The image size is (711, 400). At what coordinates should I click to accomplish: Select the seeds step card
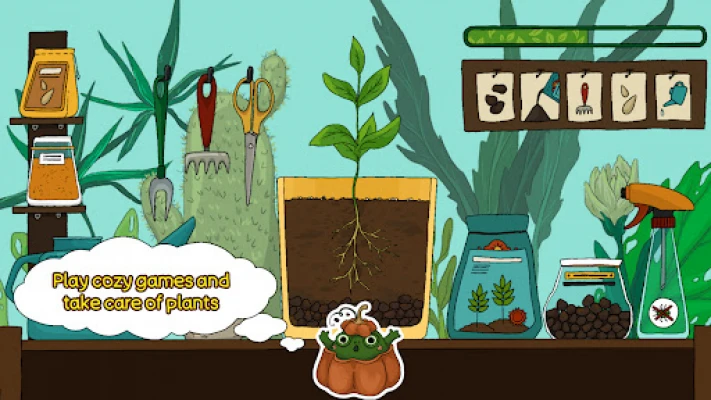[x=628, y=98]
